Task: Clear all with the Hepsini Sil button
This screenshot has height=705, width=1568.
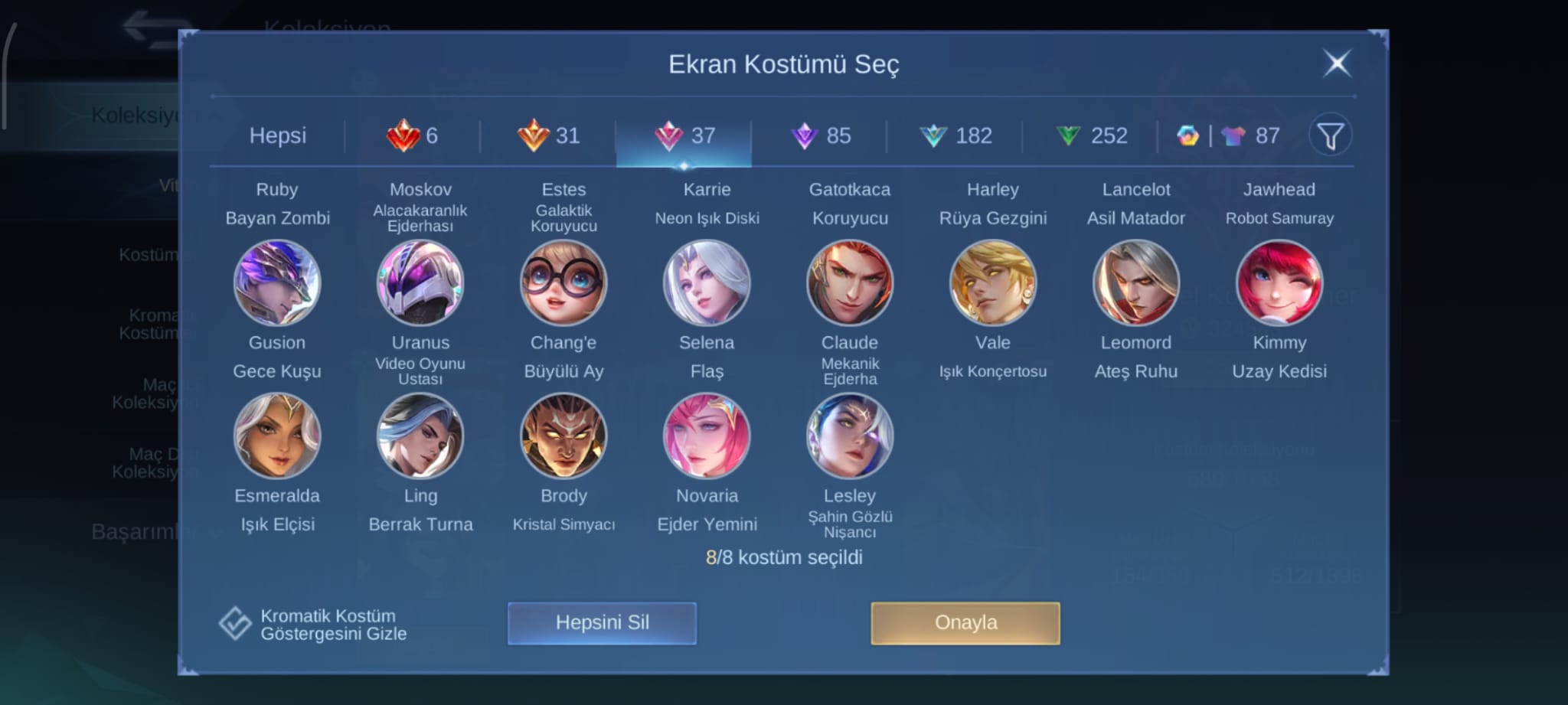Action: (x=602, y=622)
